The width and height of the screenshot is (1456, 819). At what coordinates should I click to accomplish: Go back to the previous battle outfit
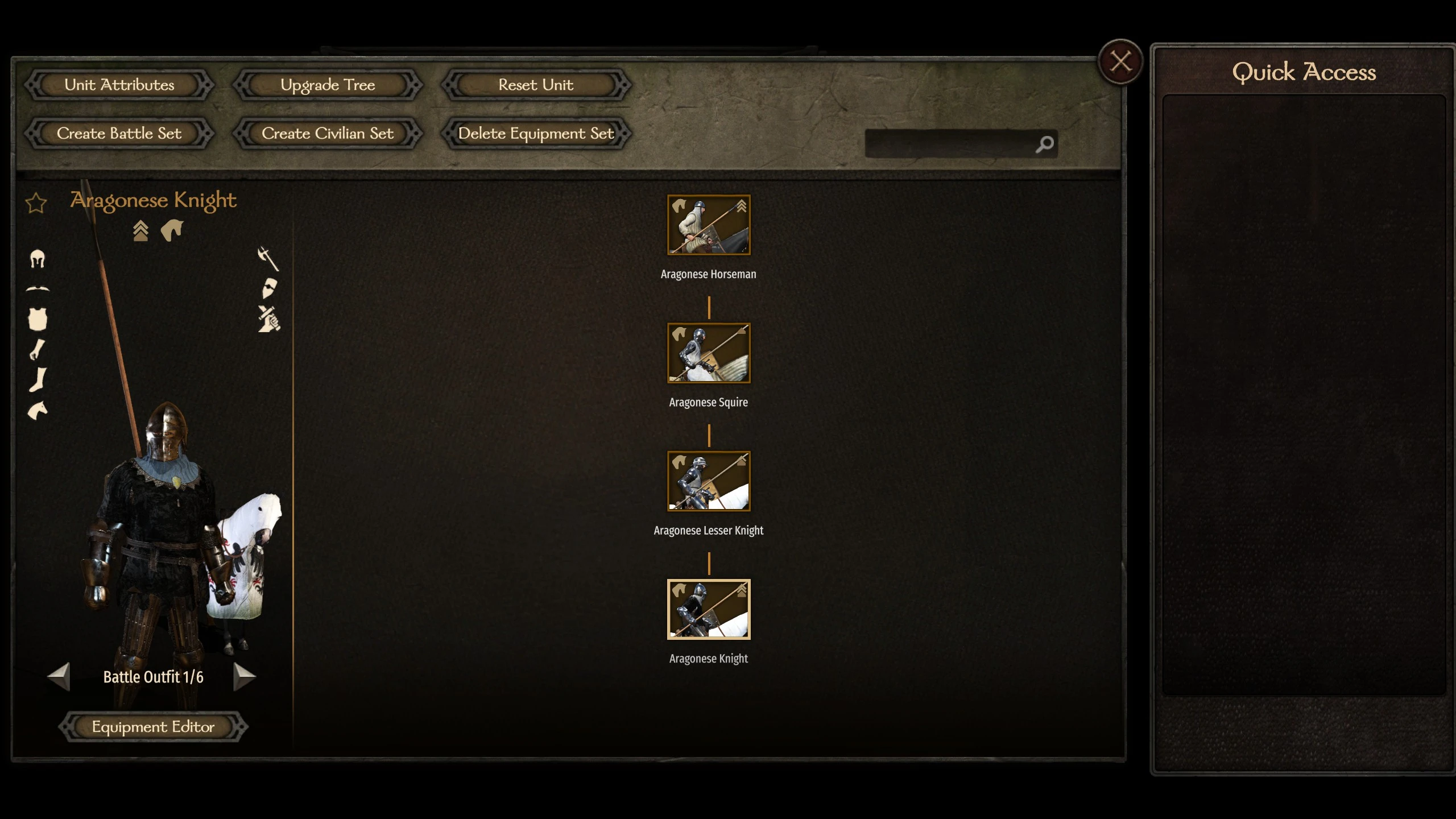coord(59,676)
